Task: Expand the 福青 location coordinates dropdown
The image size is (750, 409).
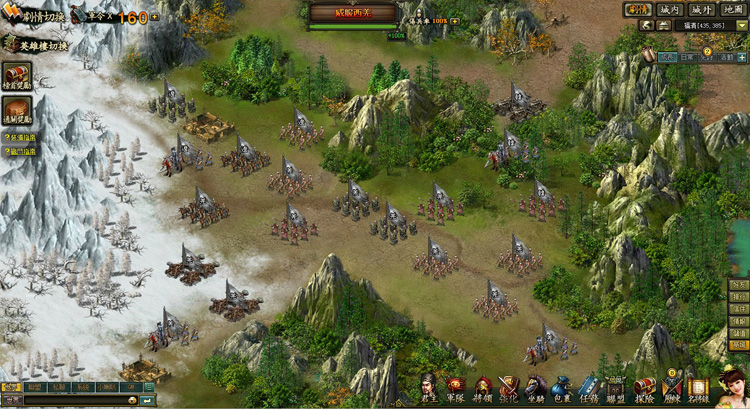Action: tap(741, 24)
